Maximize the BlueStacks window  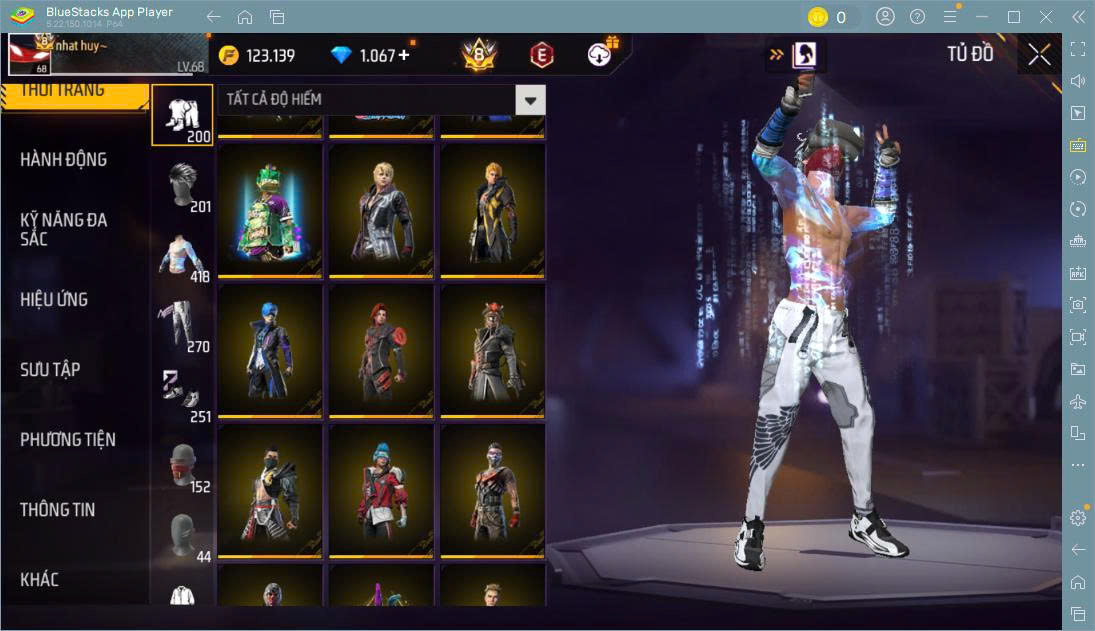pos(1014,17)
